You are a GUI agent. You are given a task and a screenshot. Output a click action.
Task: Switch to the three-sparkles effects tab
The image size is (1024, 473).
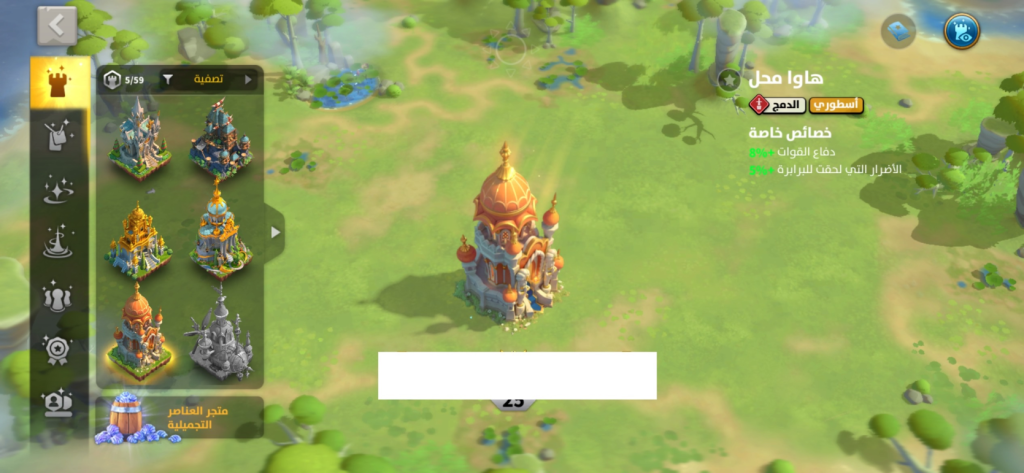(60, 190)
